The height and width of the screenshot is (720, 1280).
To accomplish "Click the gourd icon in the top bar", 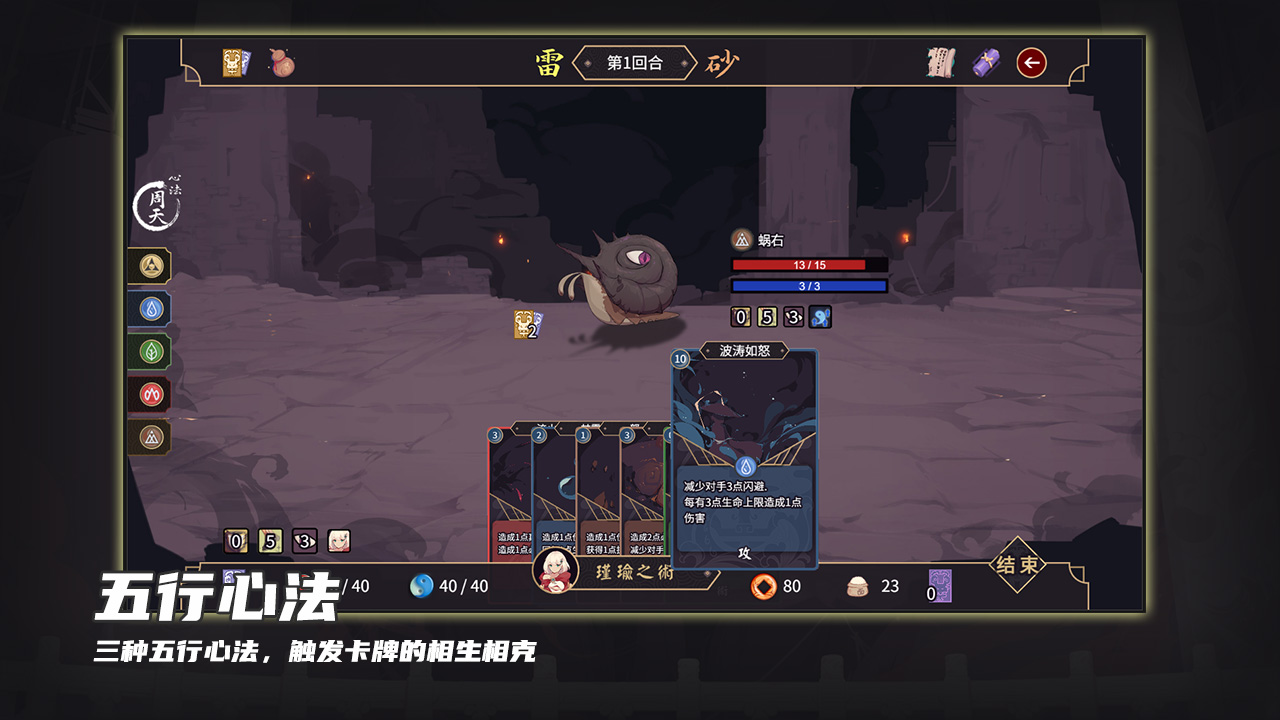I will pos(283,61).
